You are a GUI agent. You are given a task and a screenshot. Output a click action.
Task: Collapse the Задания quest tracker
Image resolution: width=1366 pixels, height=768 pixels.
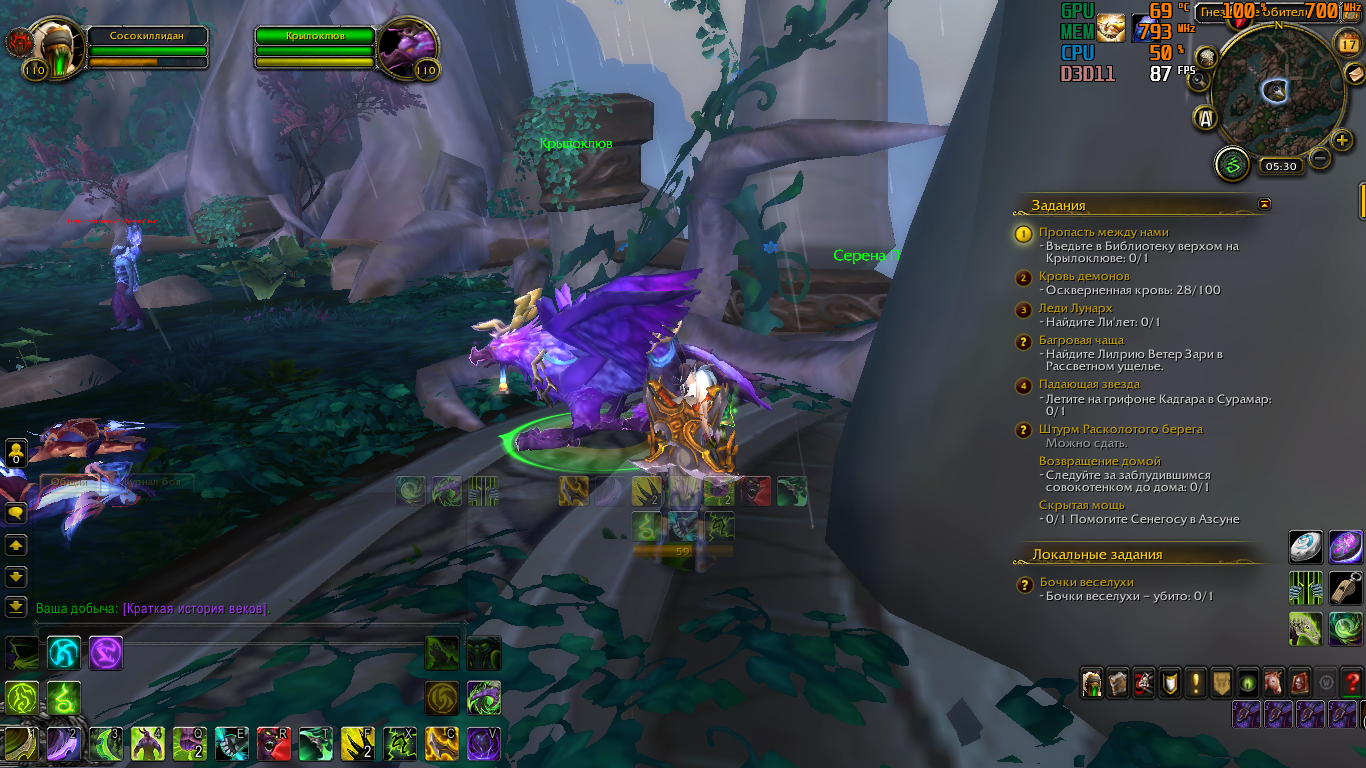[x=1265, y=204]
